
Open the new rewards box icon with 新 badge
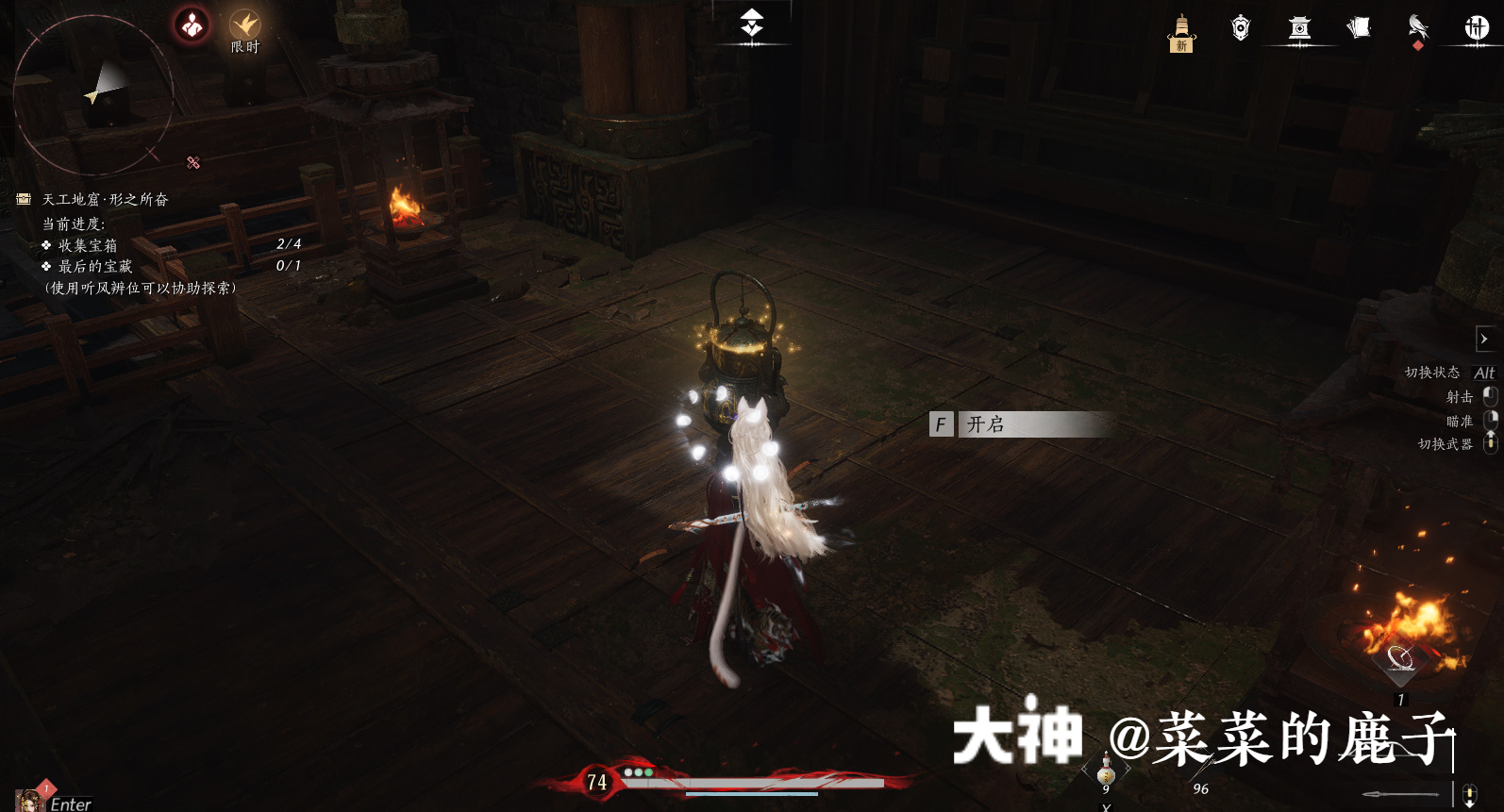tap(1181, 28)
